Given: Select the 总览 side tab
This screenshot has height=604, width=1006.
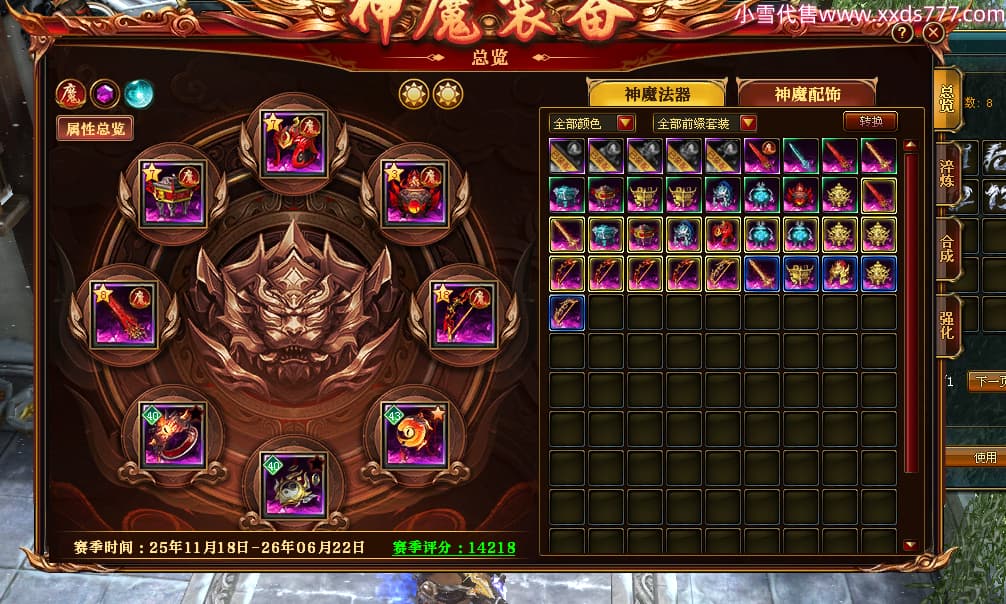Looking at the screenshot, I should point(946,100).
